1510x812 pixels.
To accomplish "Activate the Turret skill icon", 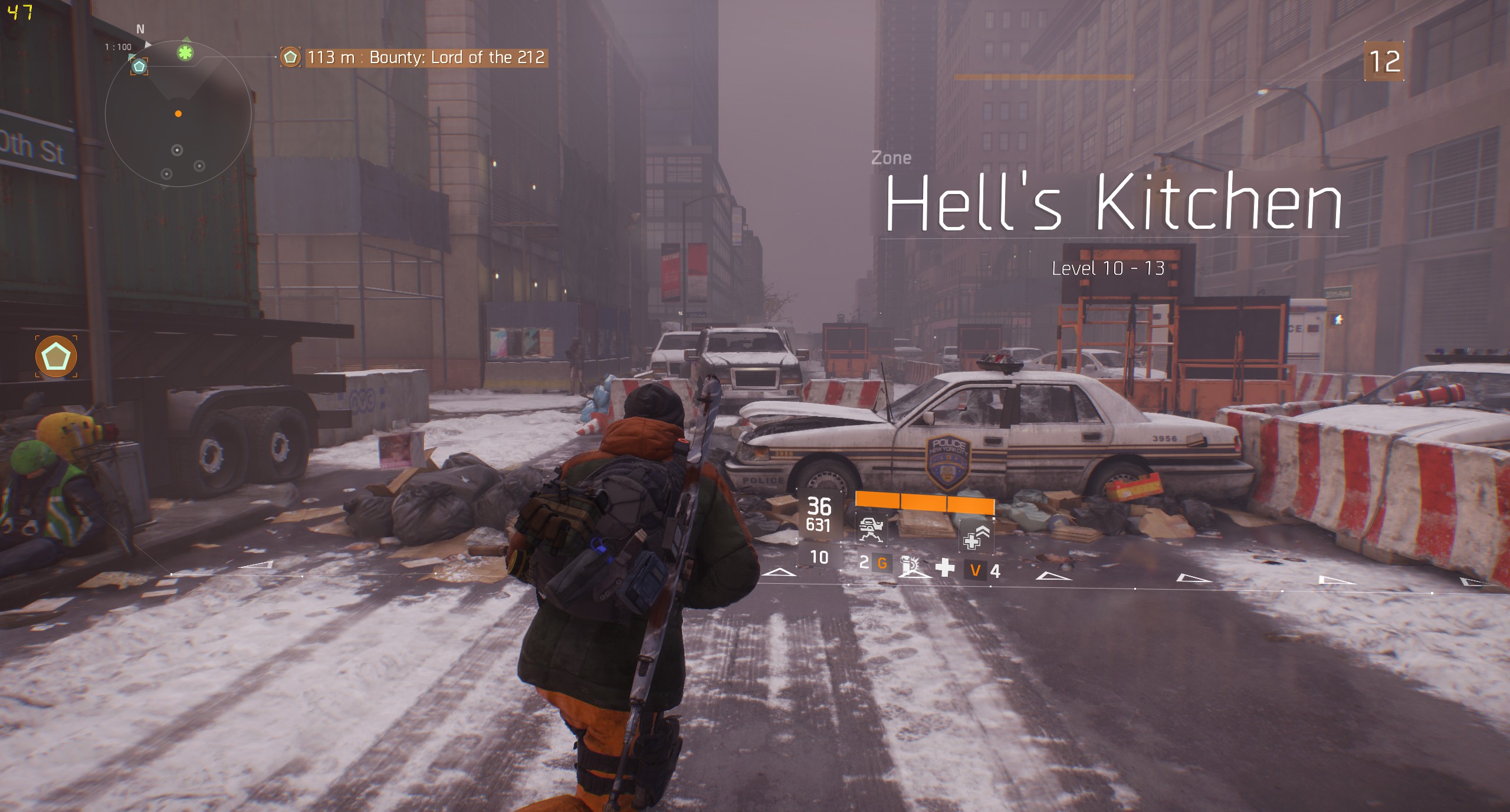I will pos(871,528).
